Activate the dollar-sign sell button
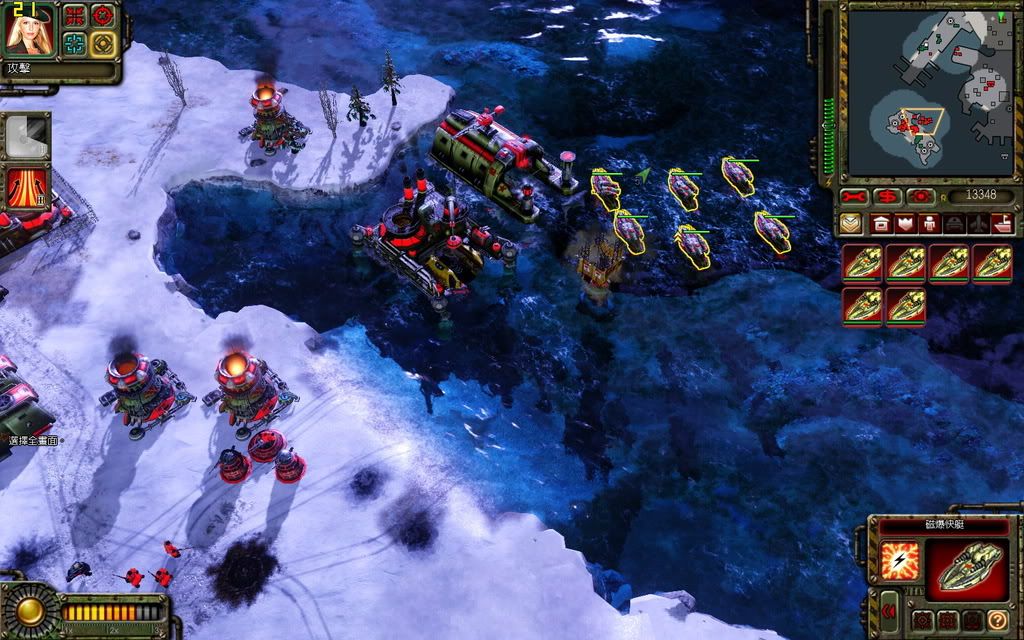 click(x=888, y=197)
